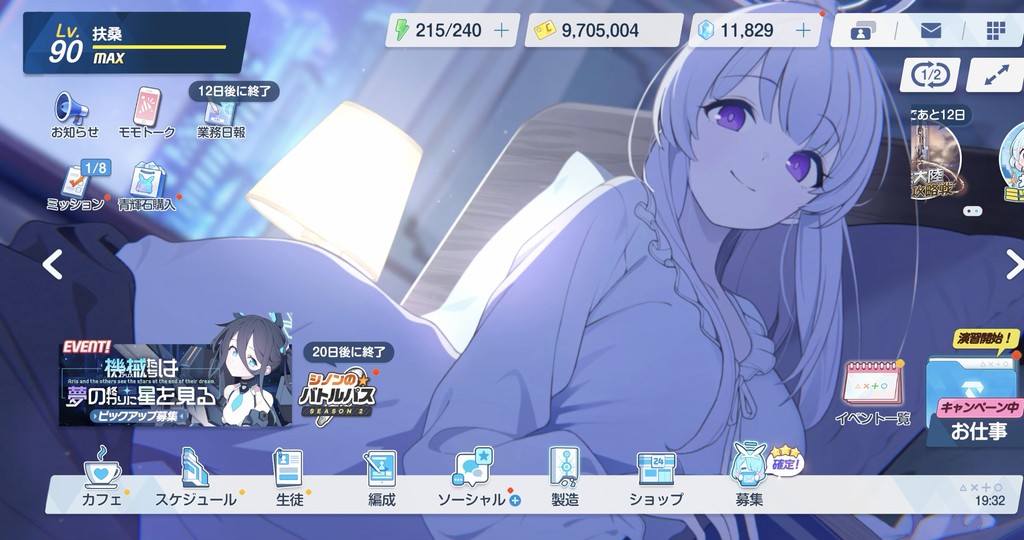Open the grid menu button
This screenshot has height=540, width=1024.
[x=996, y=30]
